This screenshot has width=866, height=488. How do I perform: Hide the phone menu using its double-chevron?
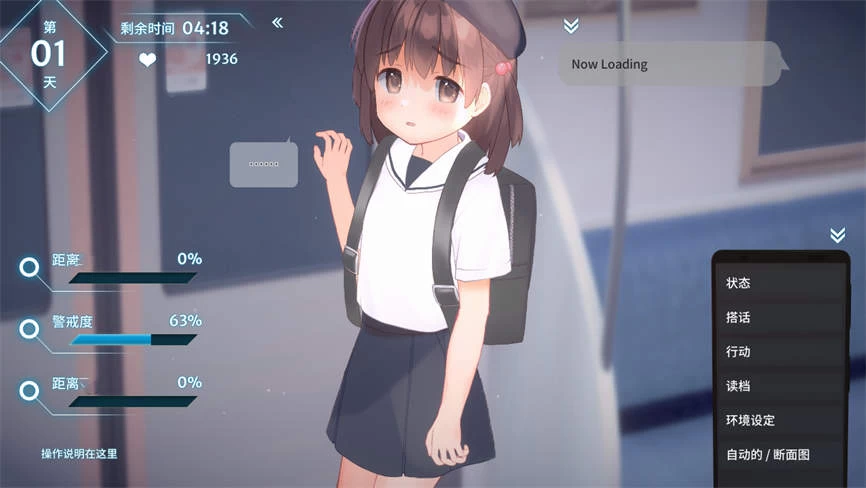(837, 235)
